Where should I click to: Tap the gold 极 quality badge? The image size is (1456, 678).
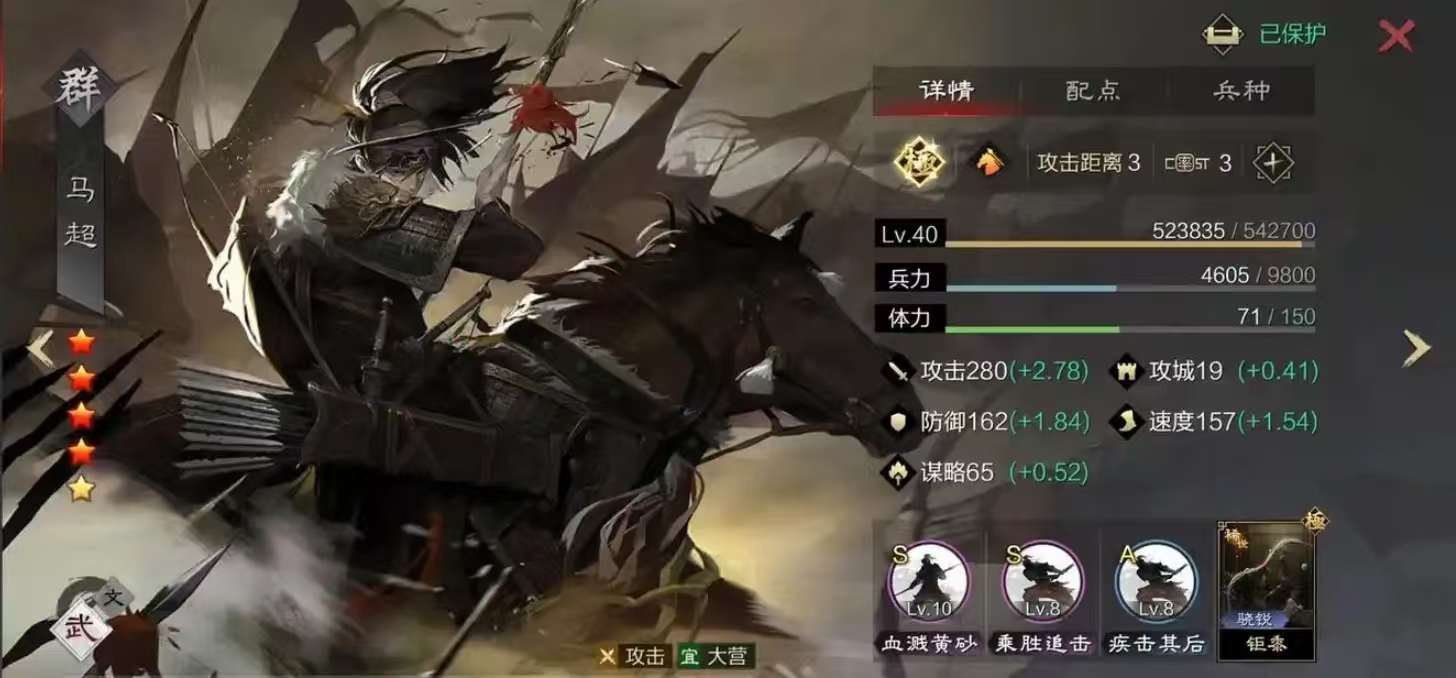[920, 163]
